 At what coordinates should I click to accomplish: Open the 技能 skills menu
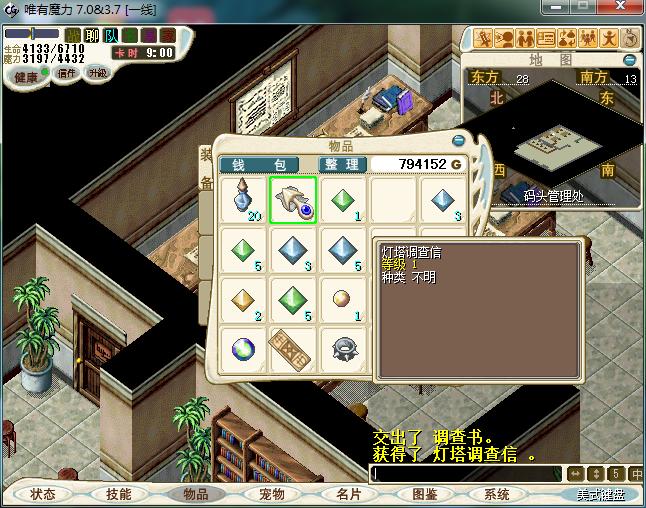coord(118,494)
